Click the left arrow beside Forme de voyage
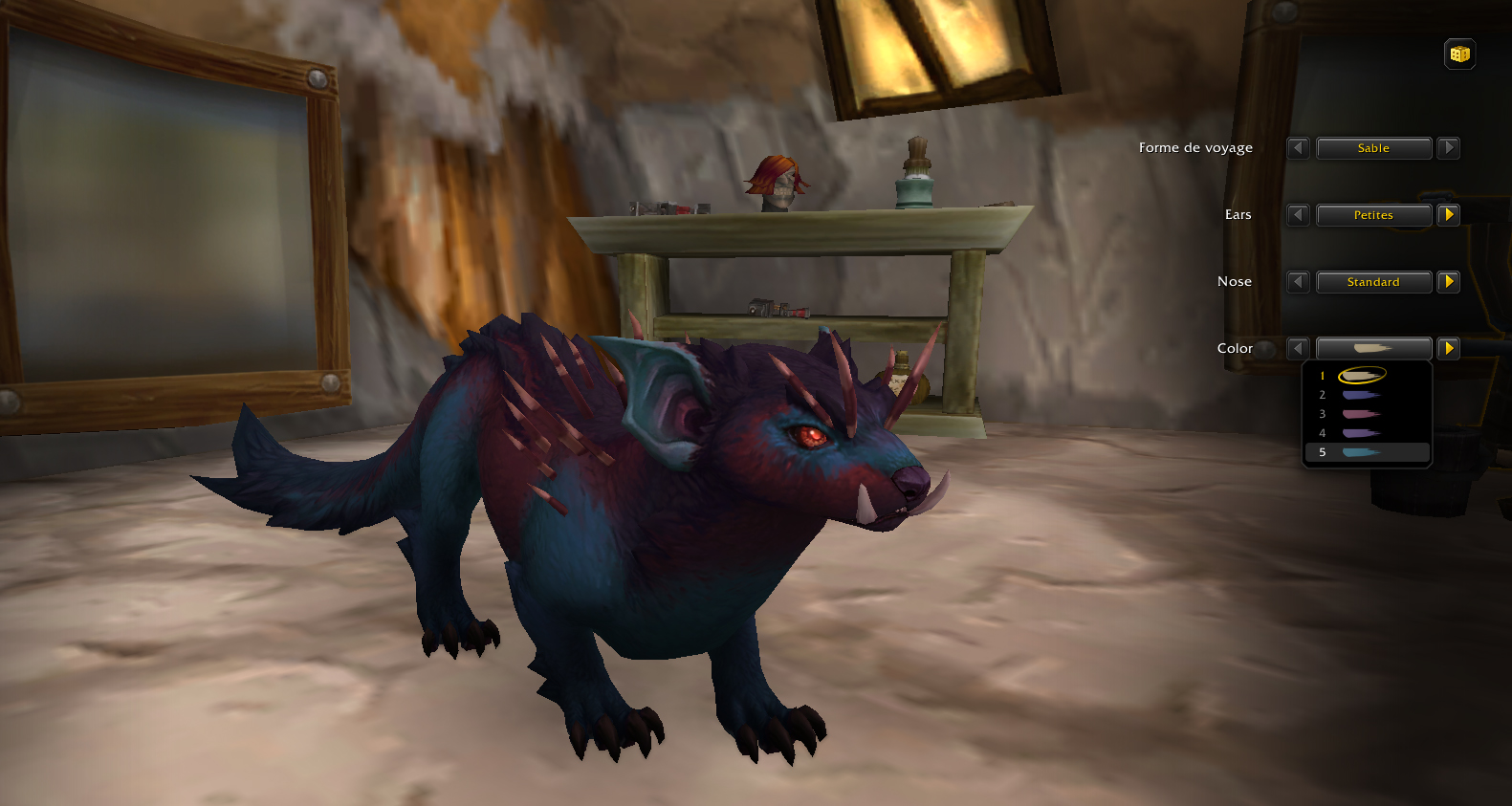 [x=1298, y=148]
